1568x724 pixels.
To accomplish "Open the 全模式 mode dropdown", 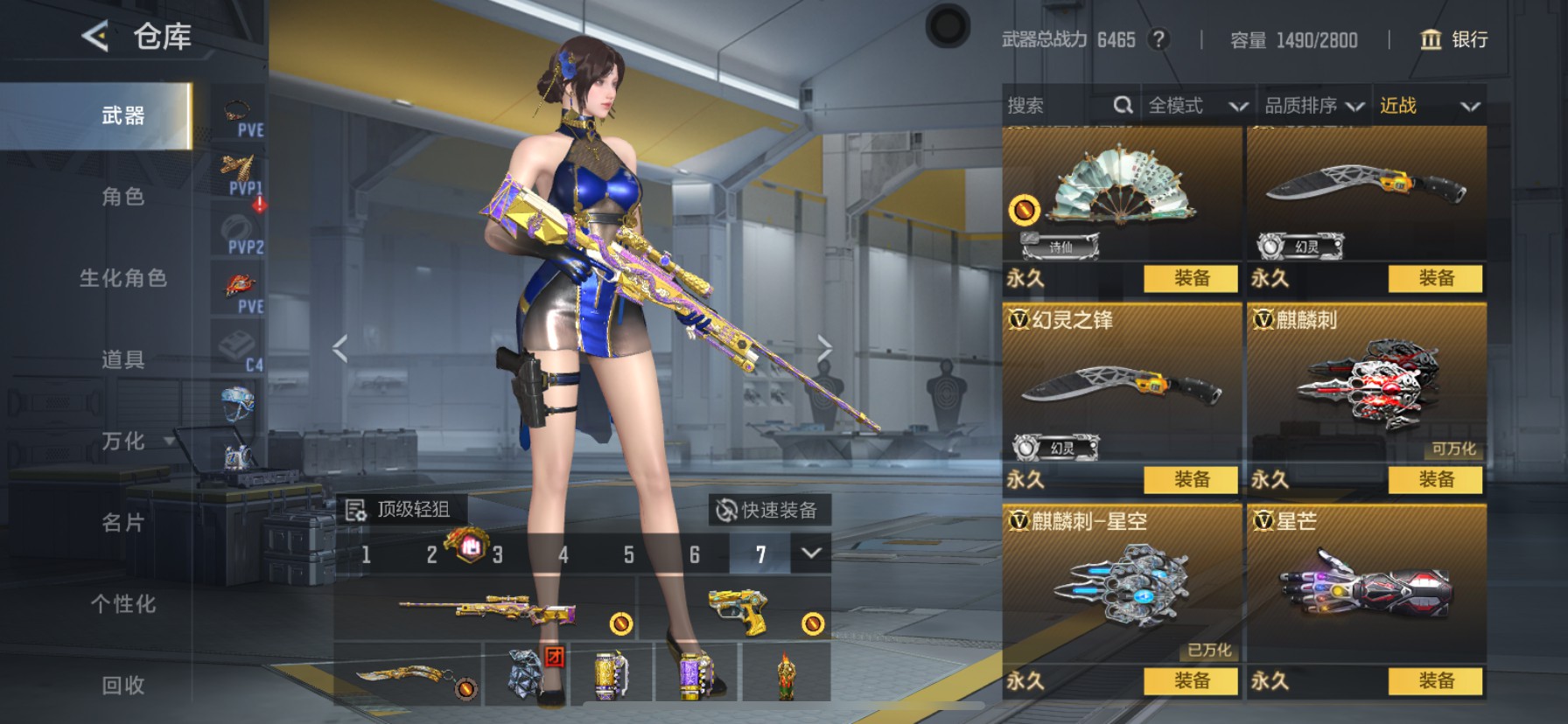I will (x=1196, y=106).
